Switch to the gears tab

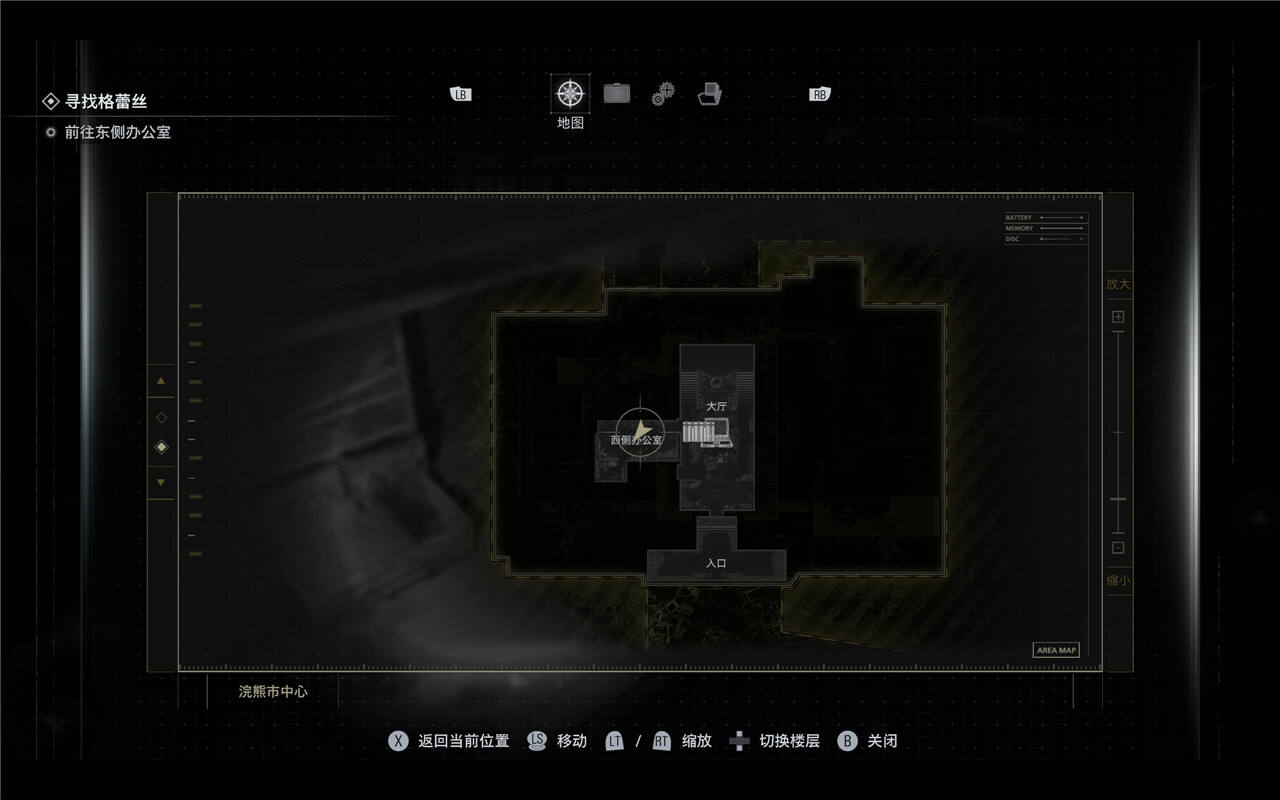click(x=663, y=94)
